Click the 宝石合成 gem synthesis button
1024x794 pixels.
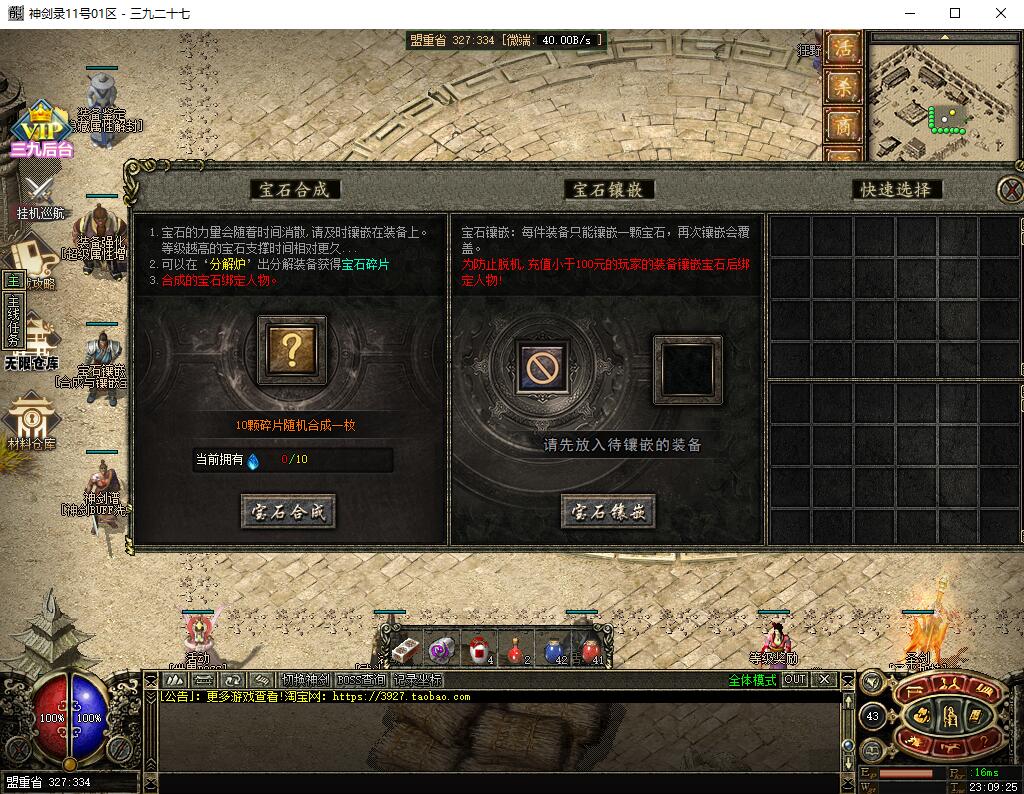pos(288,512)
